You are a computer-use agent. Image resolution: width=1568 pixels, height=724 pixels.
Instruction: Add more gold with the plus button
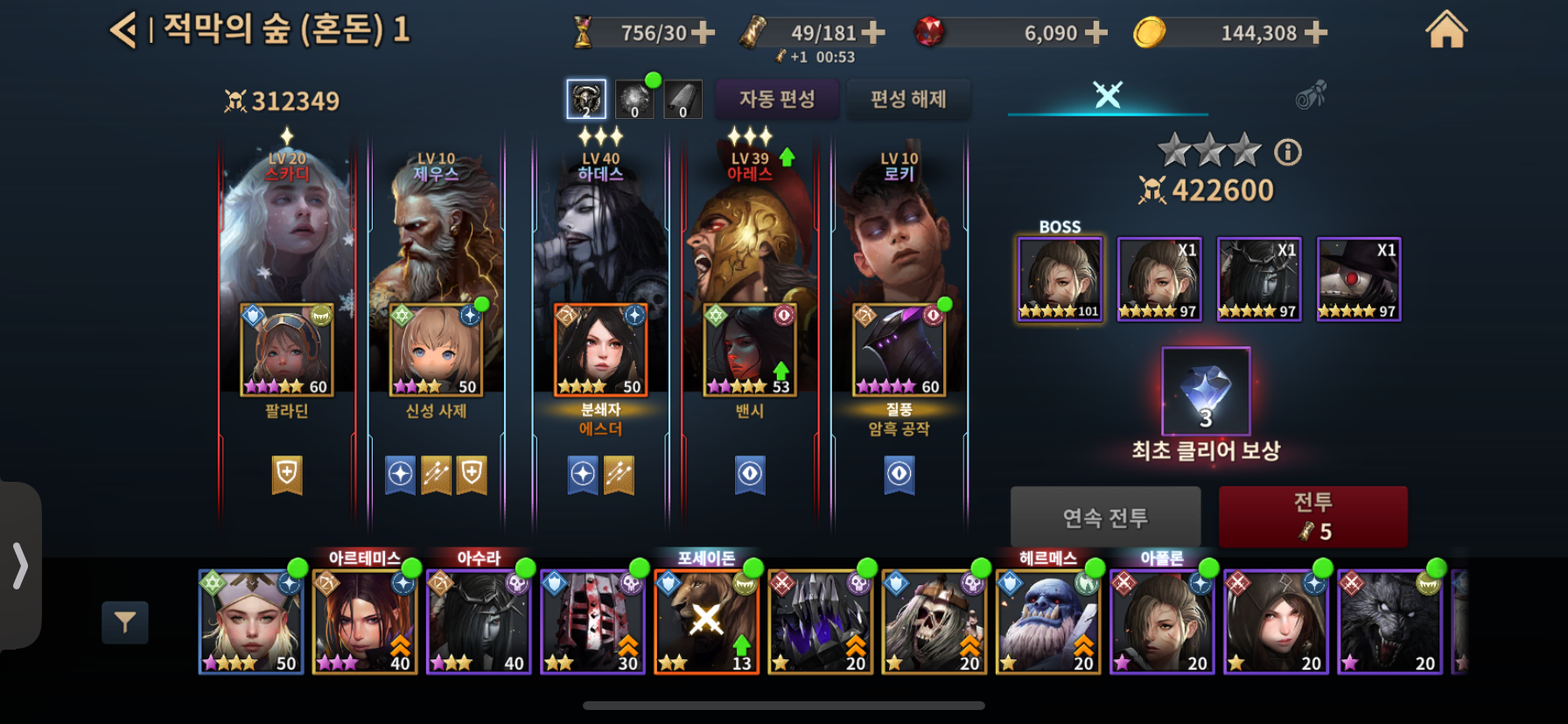point(1315,33)
